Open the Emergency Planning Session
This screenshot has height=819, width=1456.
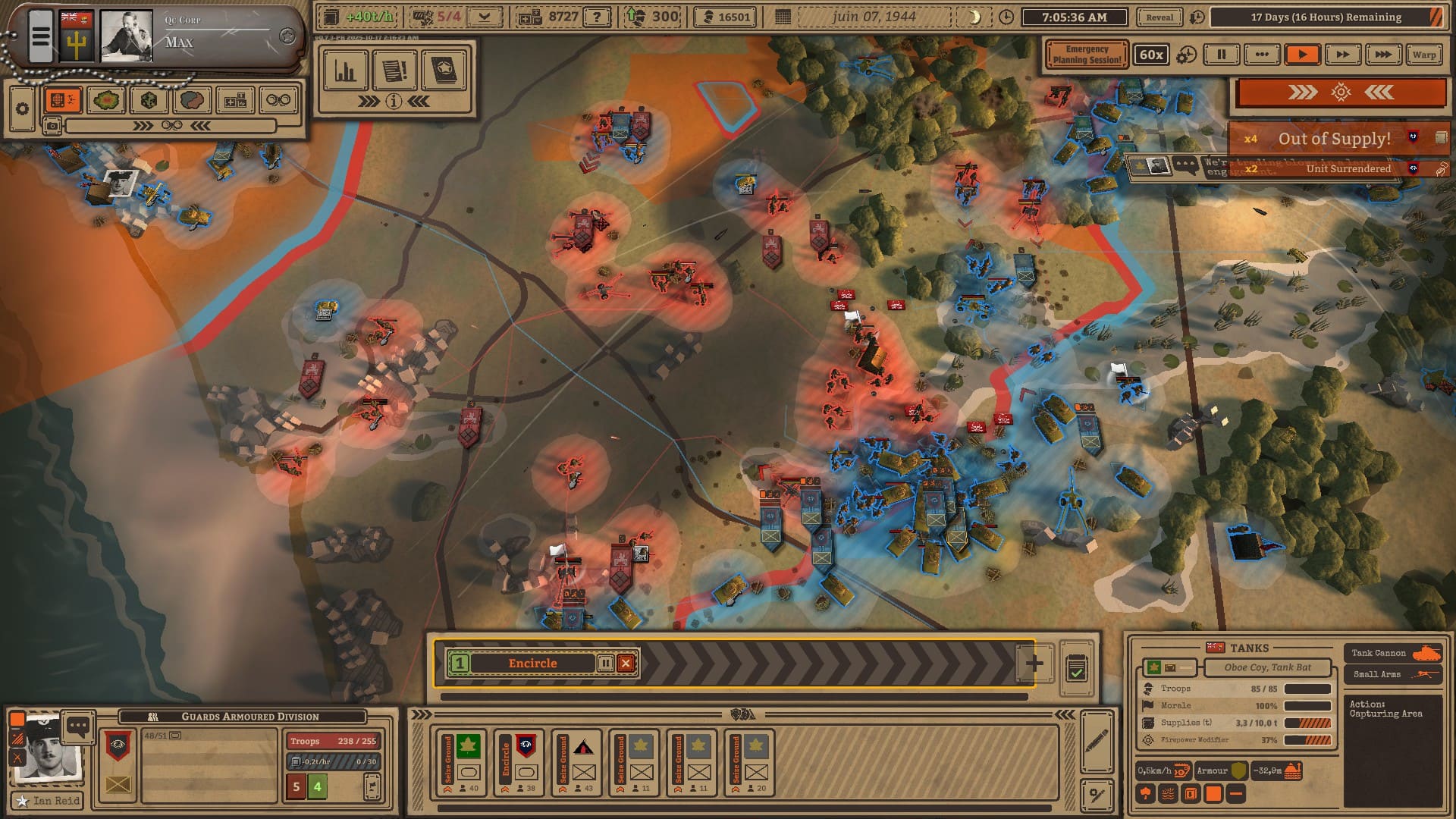(1086, 55)
